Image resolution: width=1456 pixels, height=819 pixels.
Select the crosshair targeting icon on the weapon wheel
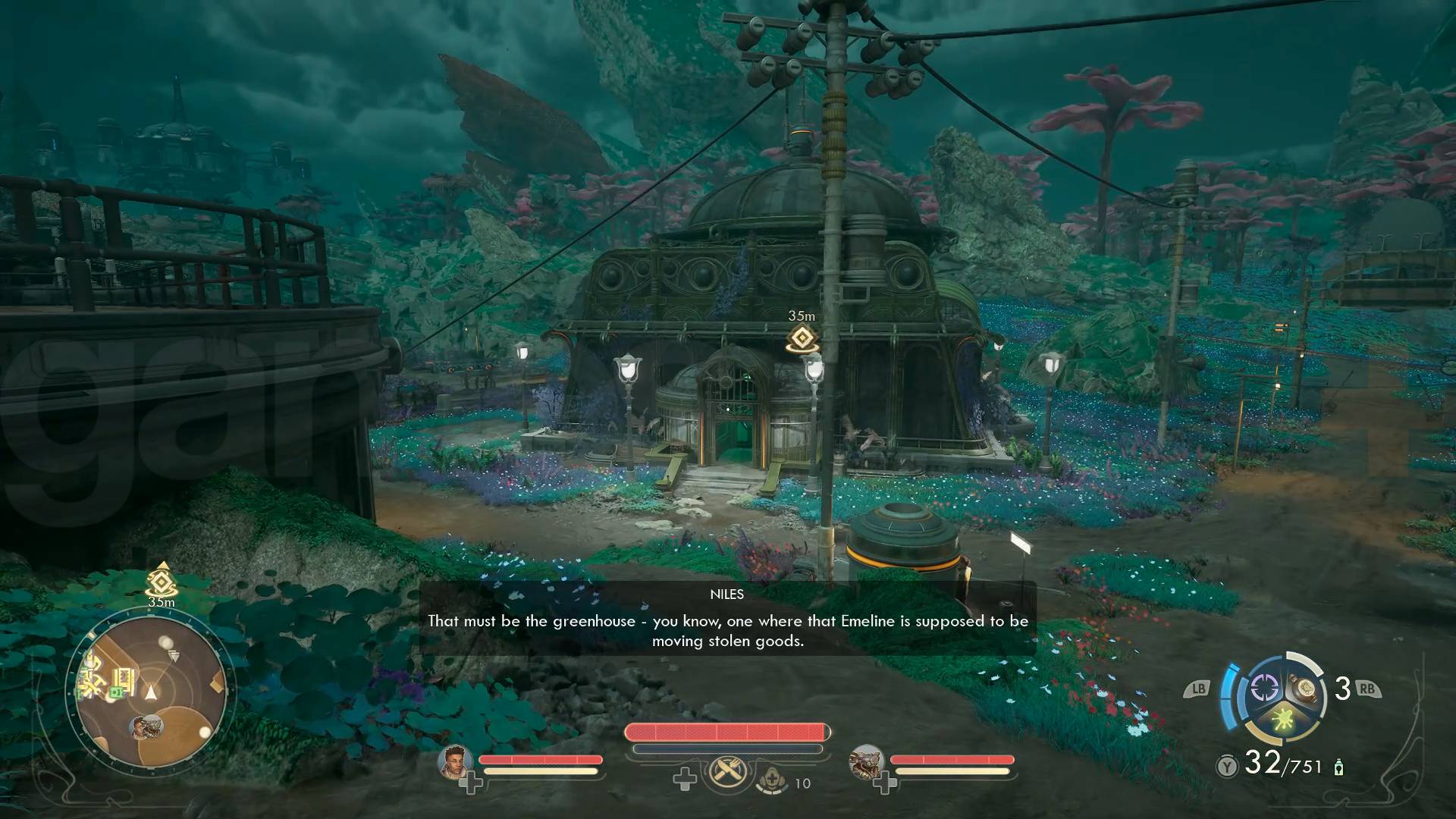[1263, 686]
